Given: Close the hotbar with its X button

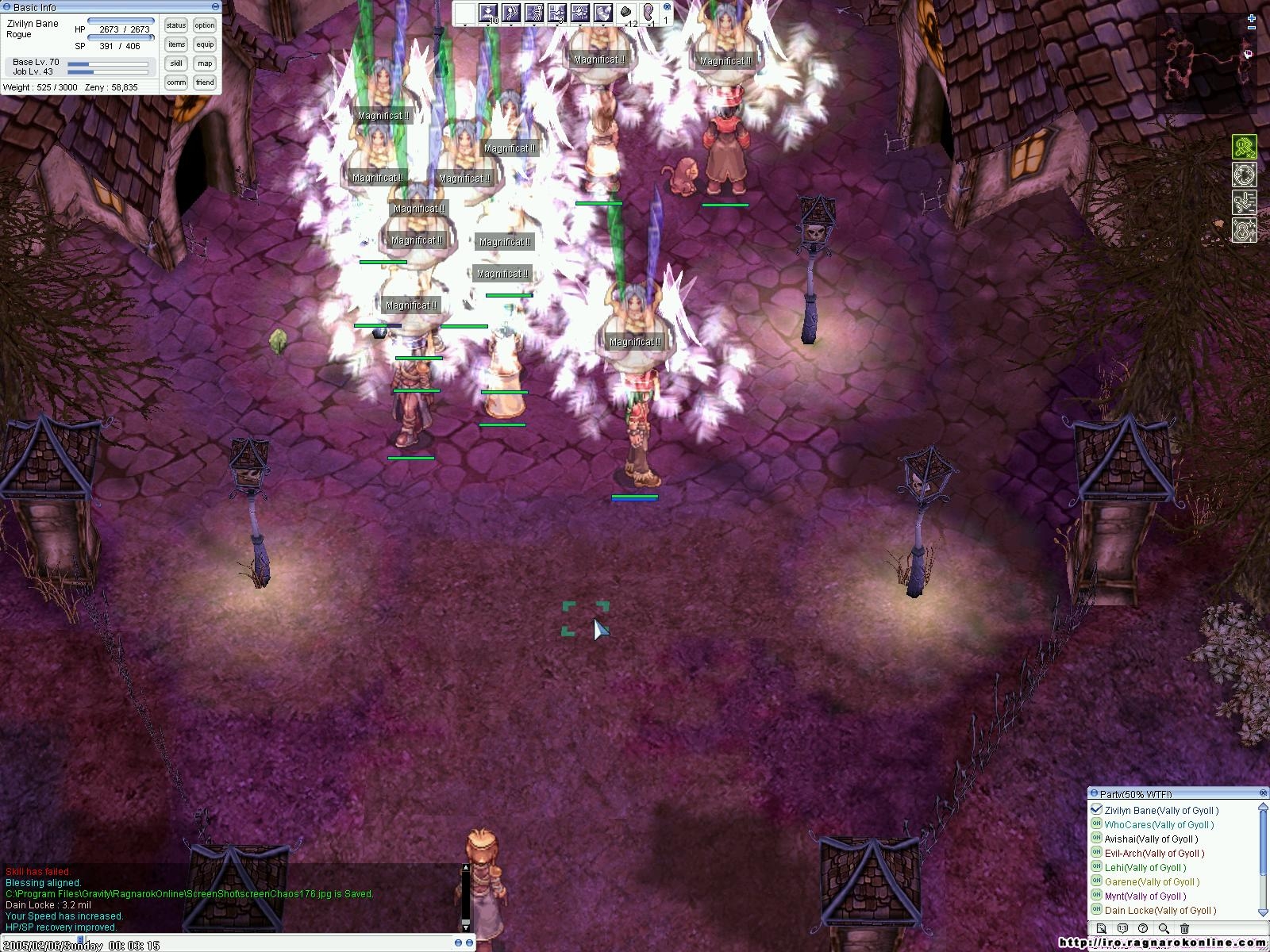Looking at the screenshot, I should tap(667, 6).
